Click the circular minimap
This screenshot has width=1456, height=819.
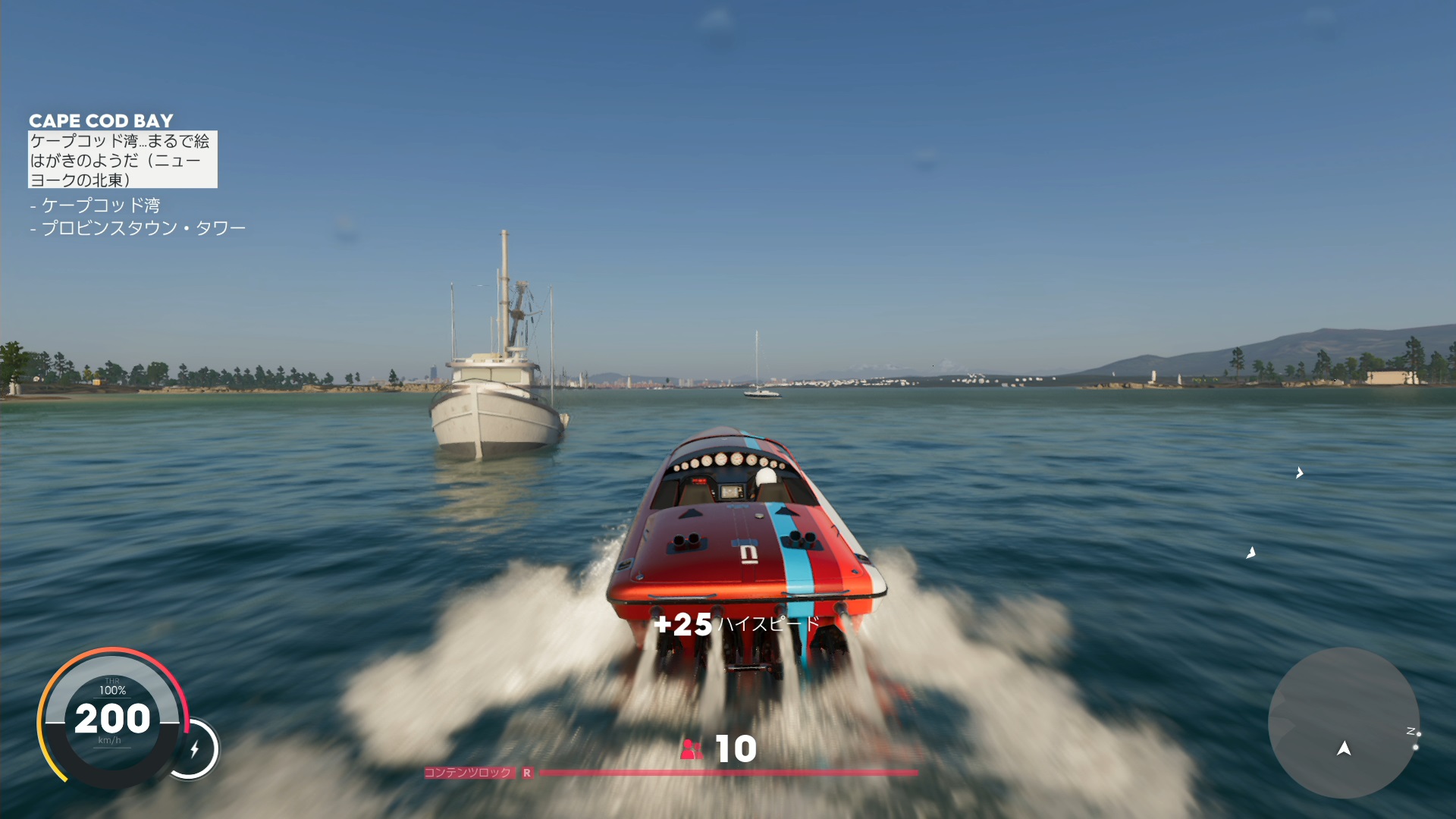(x=1343, y=722)
